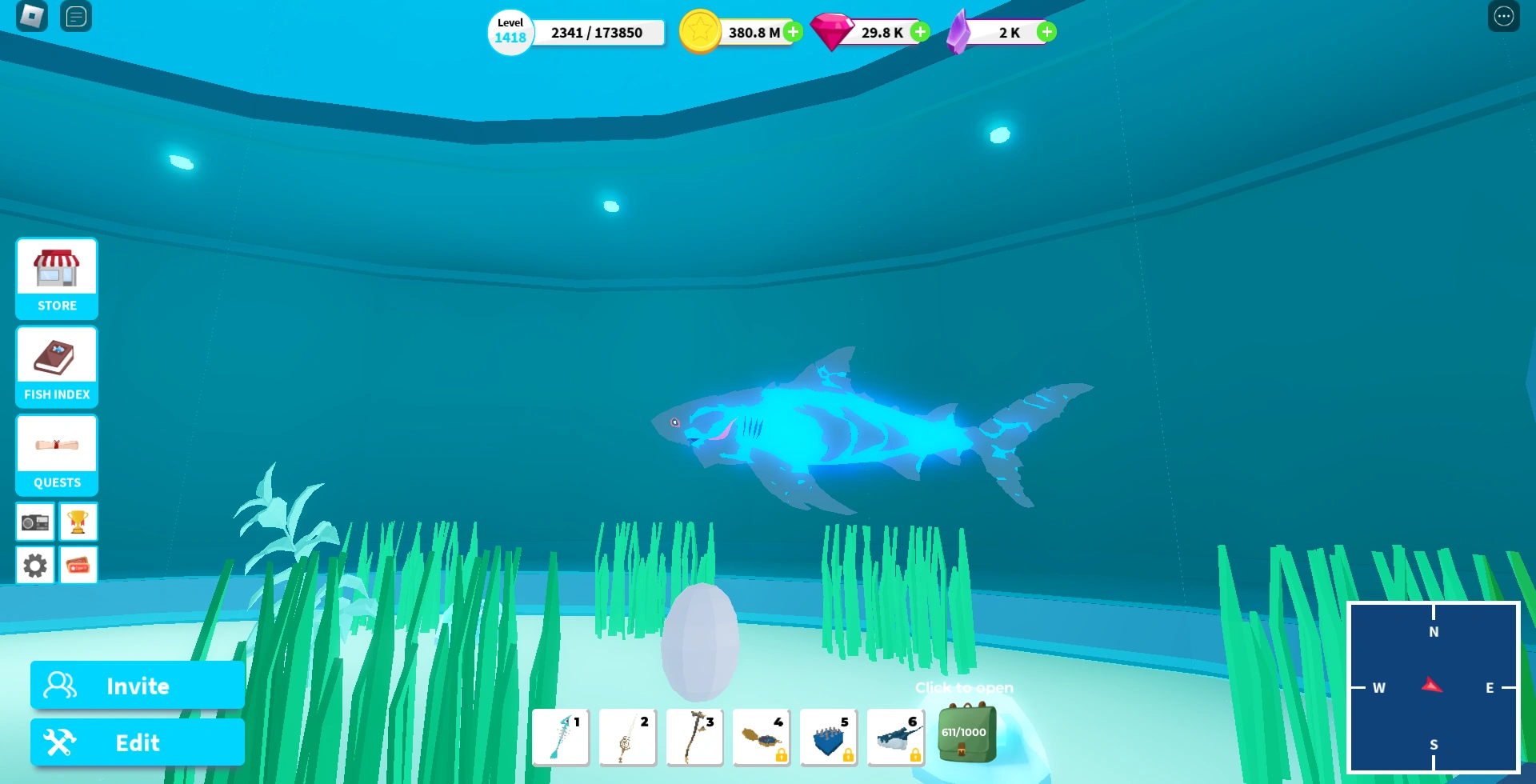This screenshot has width=1536, height=784.
Task: Open the Fish Index
Action: [x=55, y=366]
